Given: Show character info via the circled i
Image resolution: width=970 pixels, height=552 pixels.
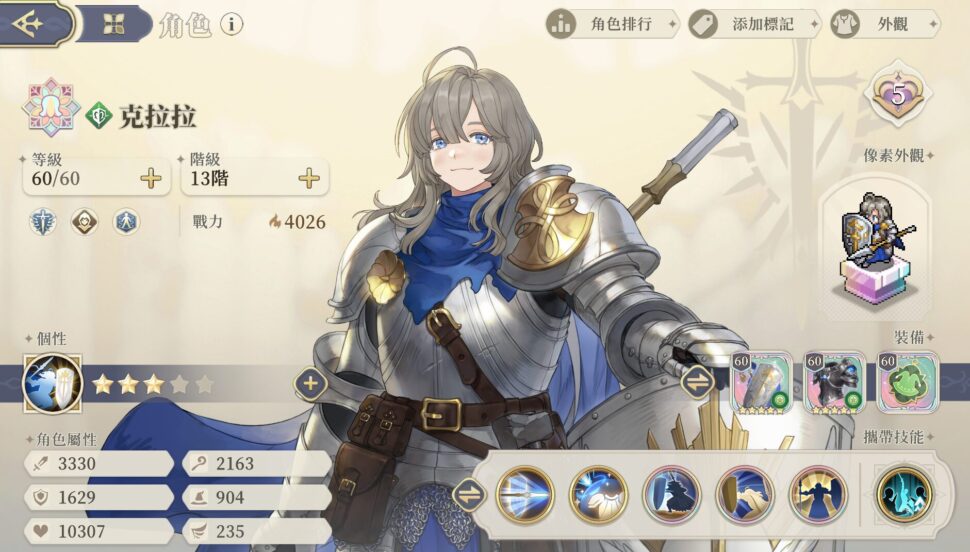Looking at the screenshot, I should pos(231,24).
